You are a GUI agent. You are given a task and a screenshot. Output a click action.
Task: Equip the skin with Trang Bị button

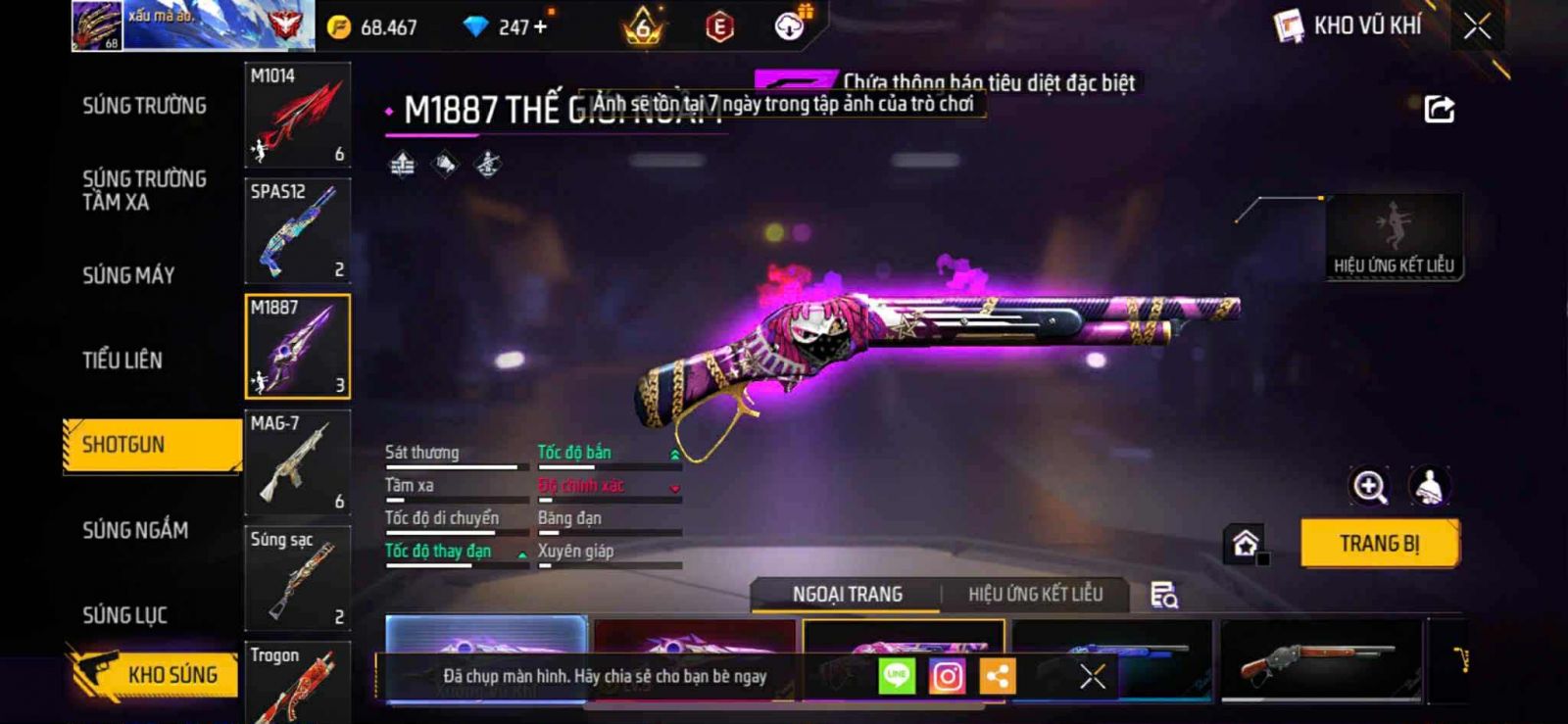click(1379, 544)
